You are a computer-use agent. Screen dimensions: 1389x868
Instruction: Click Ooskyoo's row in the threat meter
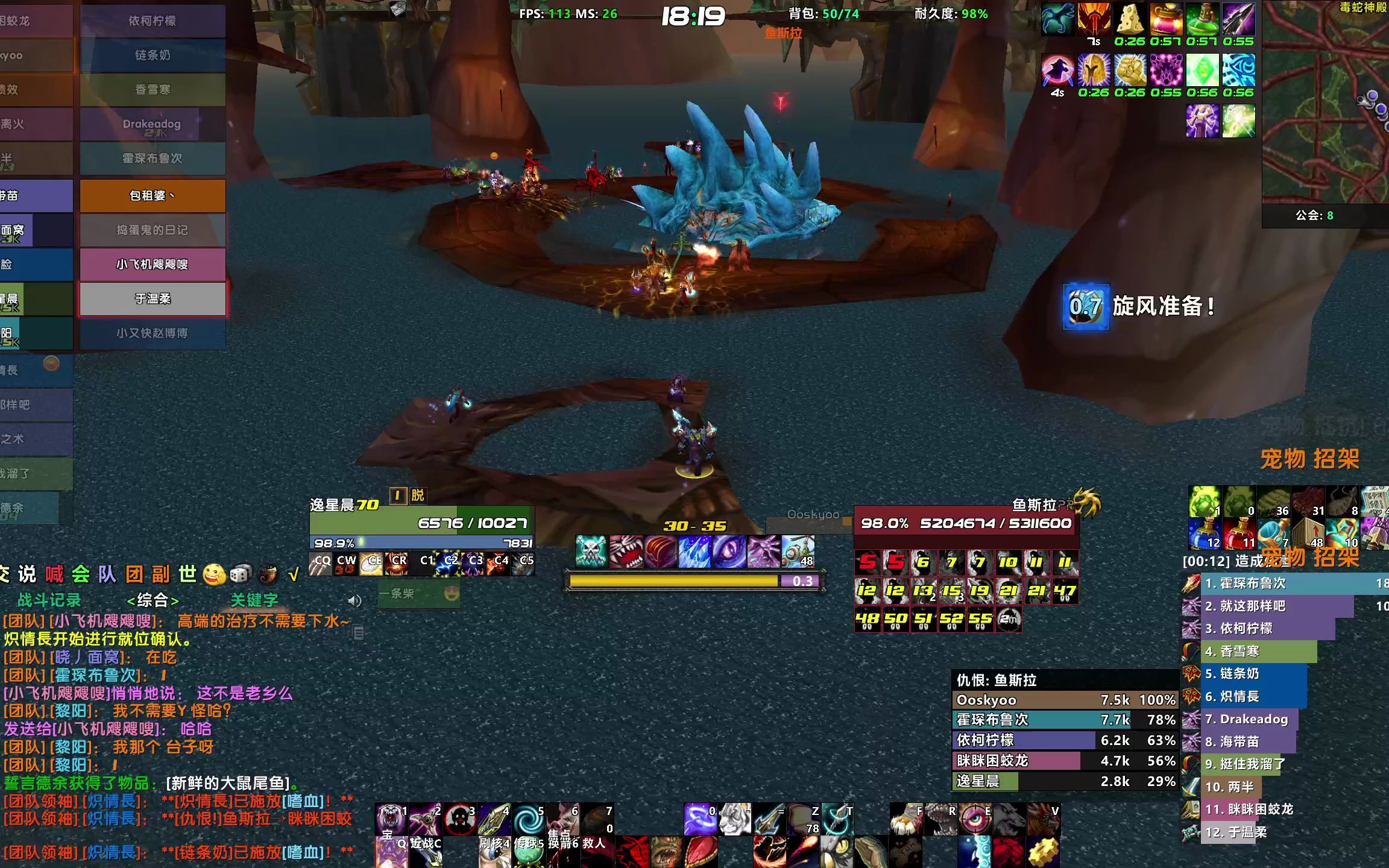coord(1065,700)
